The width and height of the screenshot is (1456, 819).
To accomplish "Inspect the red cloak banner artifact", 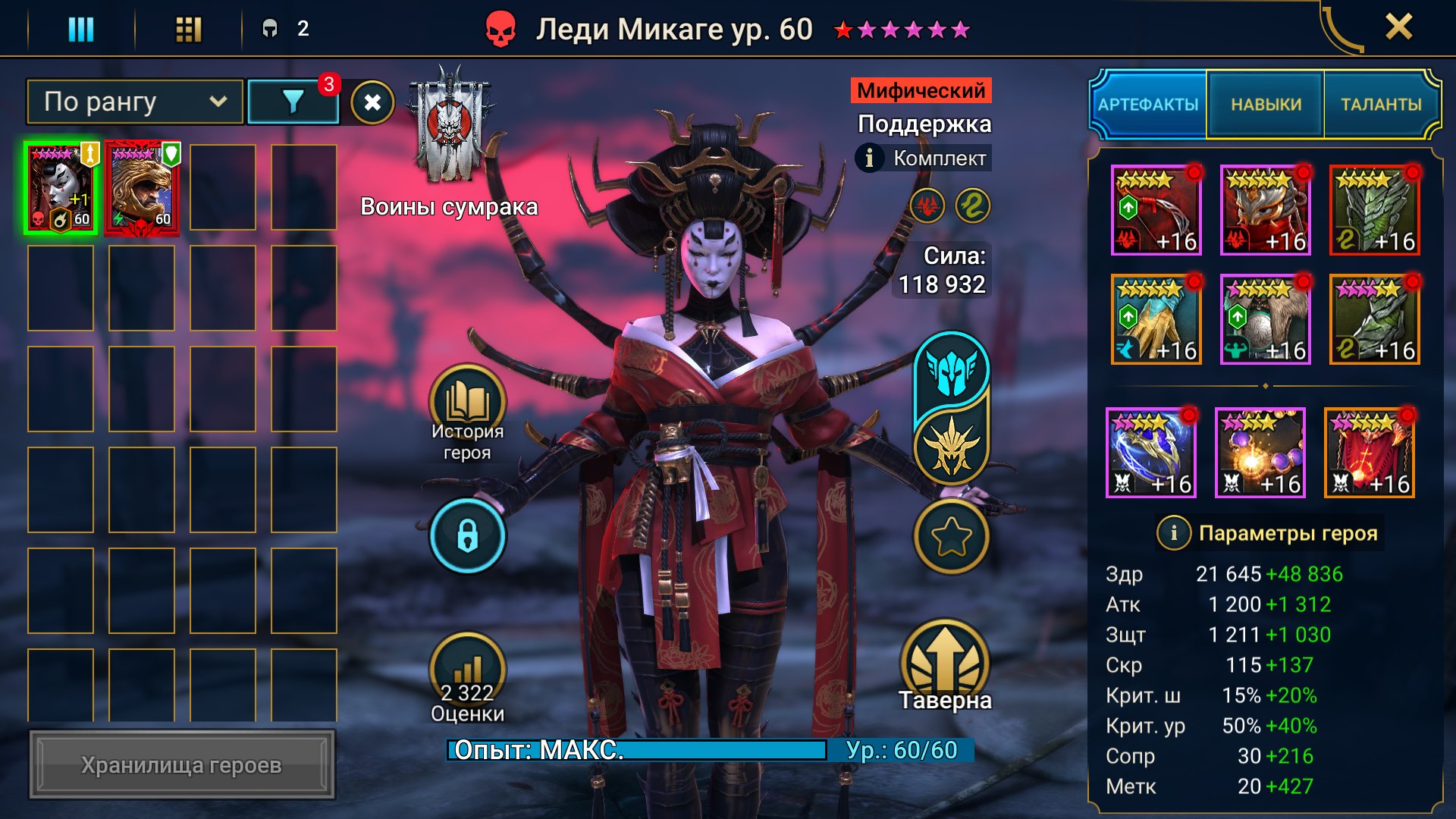I will pos(1370,453).
